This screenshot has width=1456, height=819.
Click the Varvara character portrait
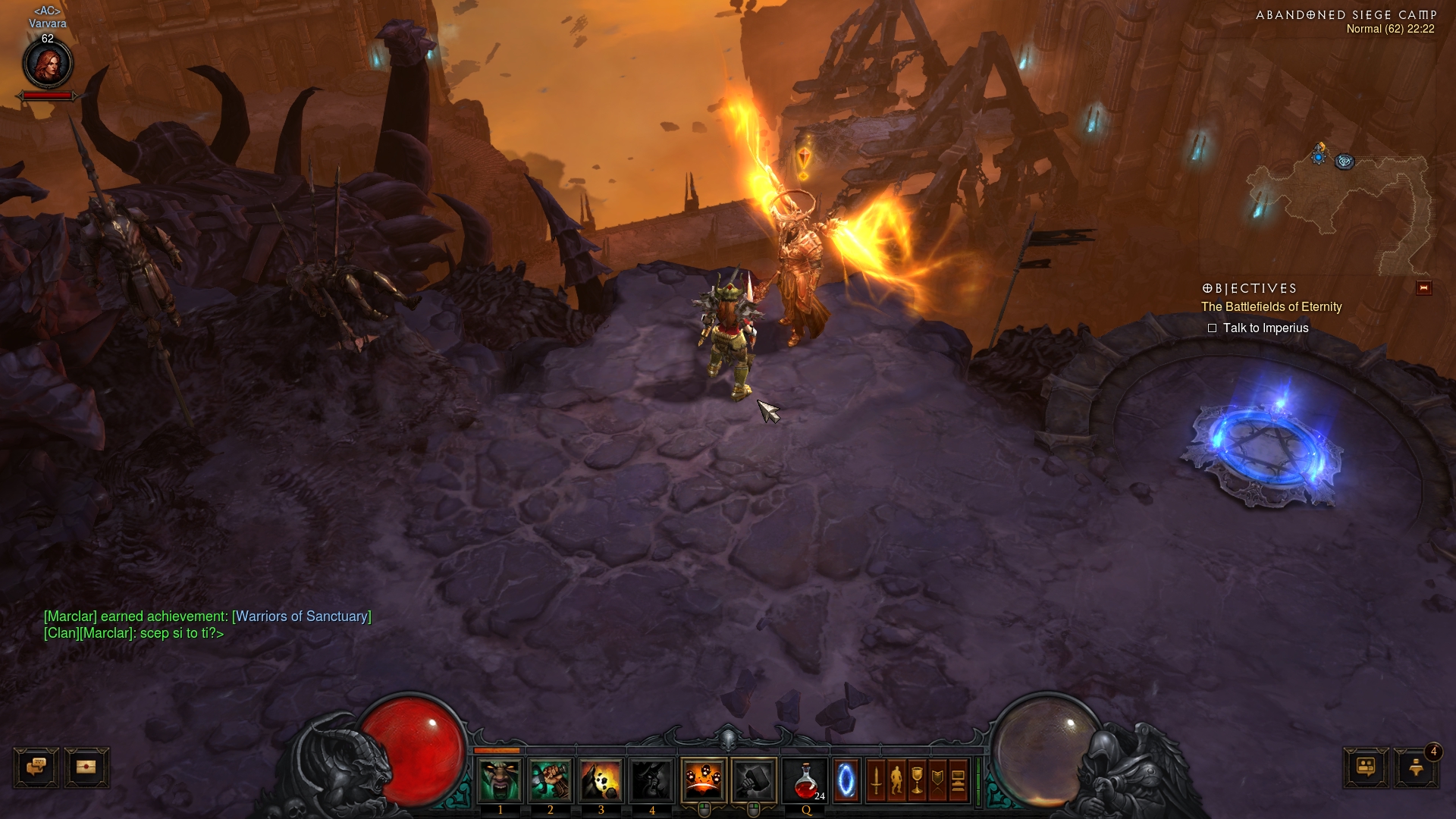coord(48,64)
